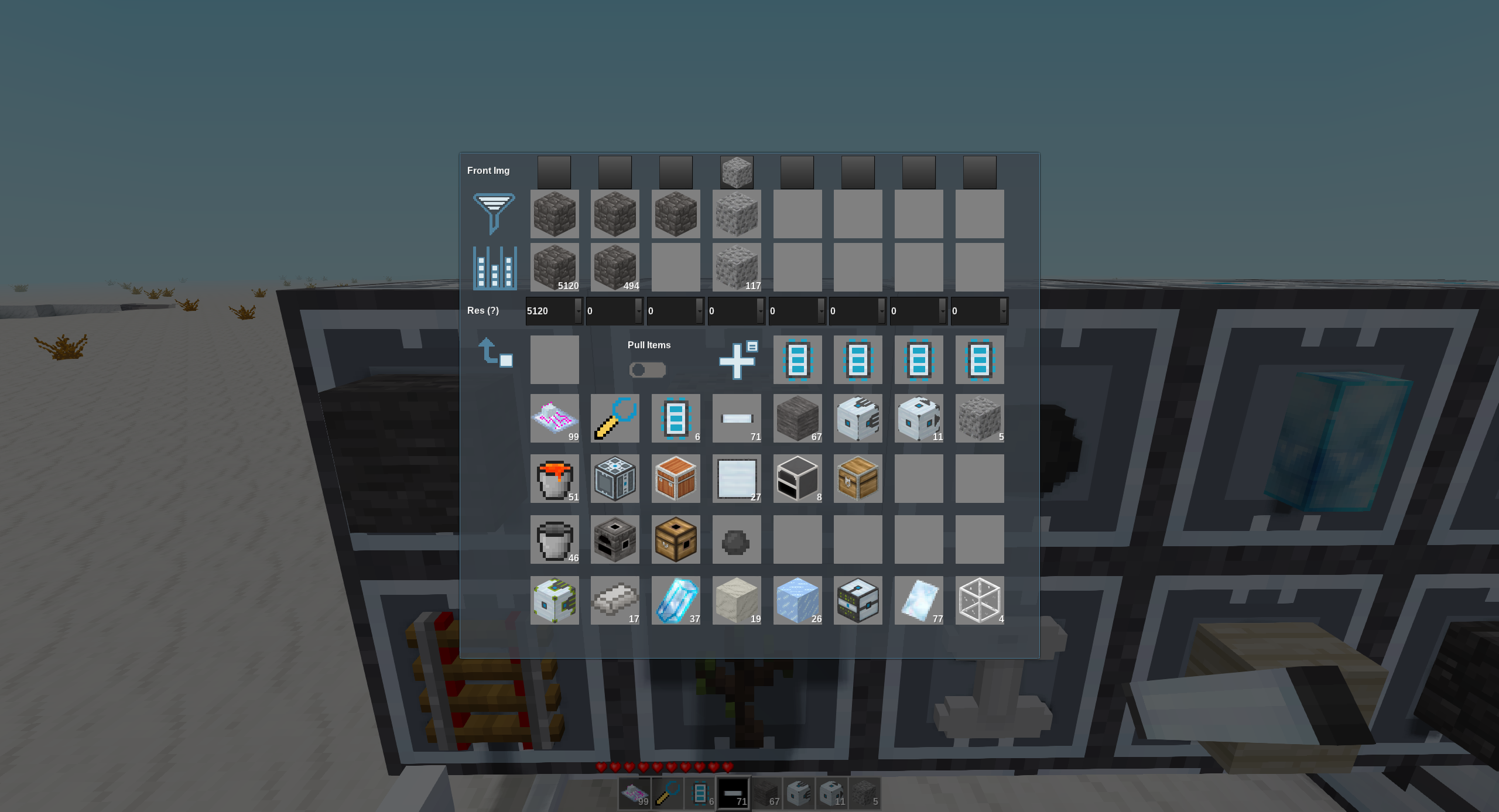Select the red wooden chest item
The height and width of the screenshot is (812, 1499).
[x=676, y=479]
